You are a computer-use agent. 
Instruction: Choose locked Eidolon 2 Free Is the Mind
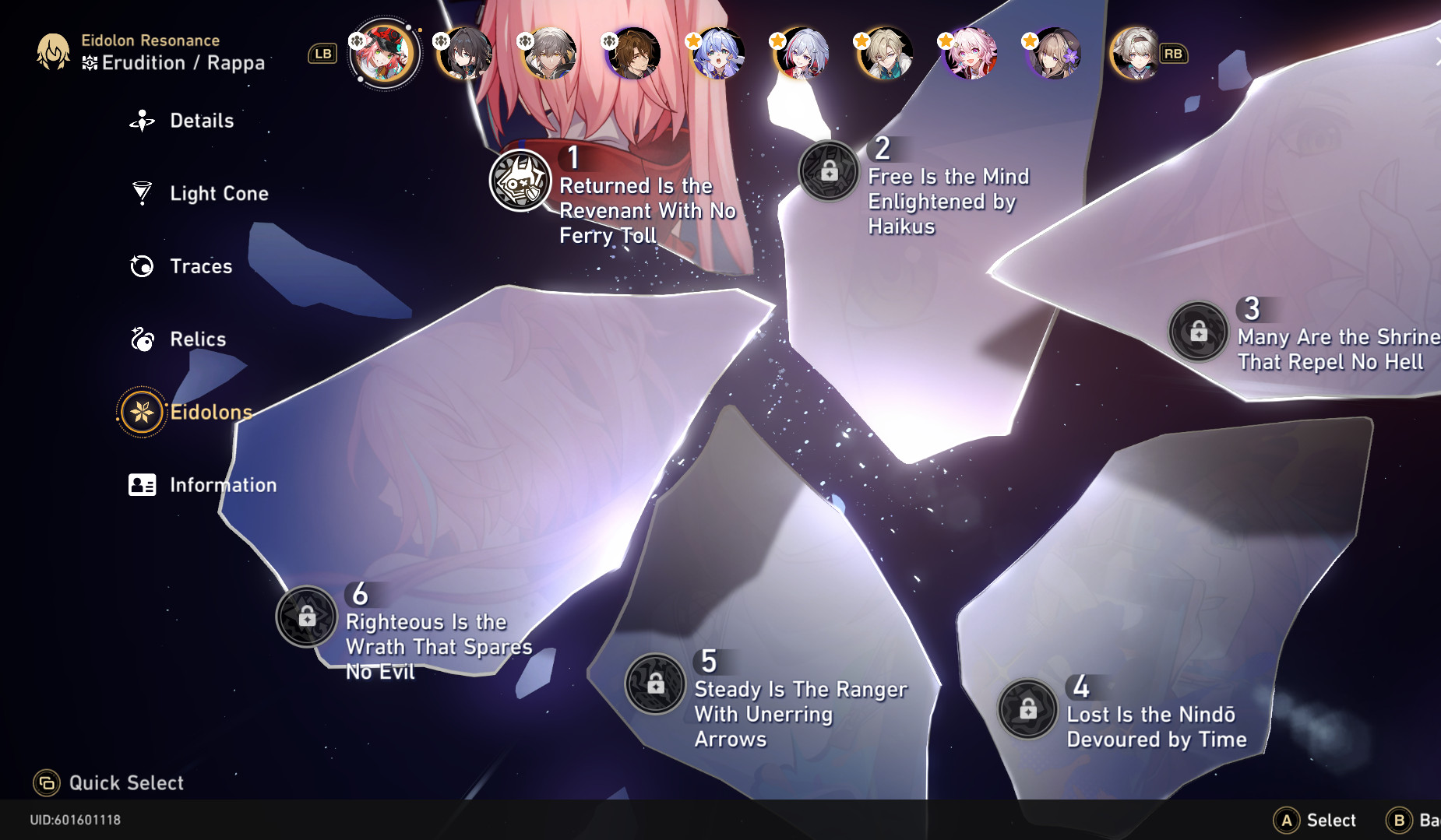click(829, 171)
